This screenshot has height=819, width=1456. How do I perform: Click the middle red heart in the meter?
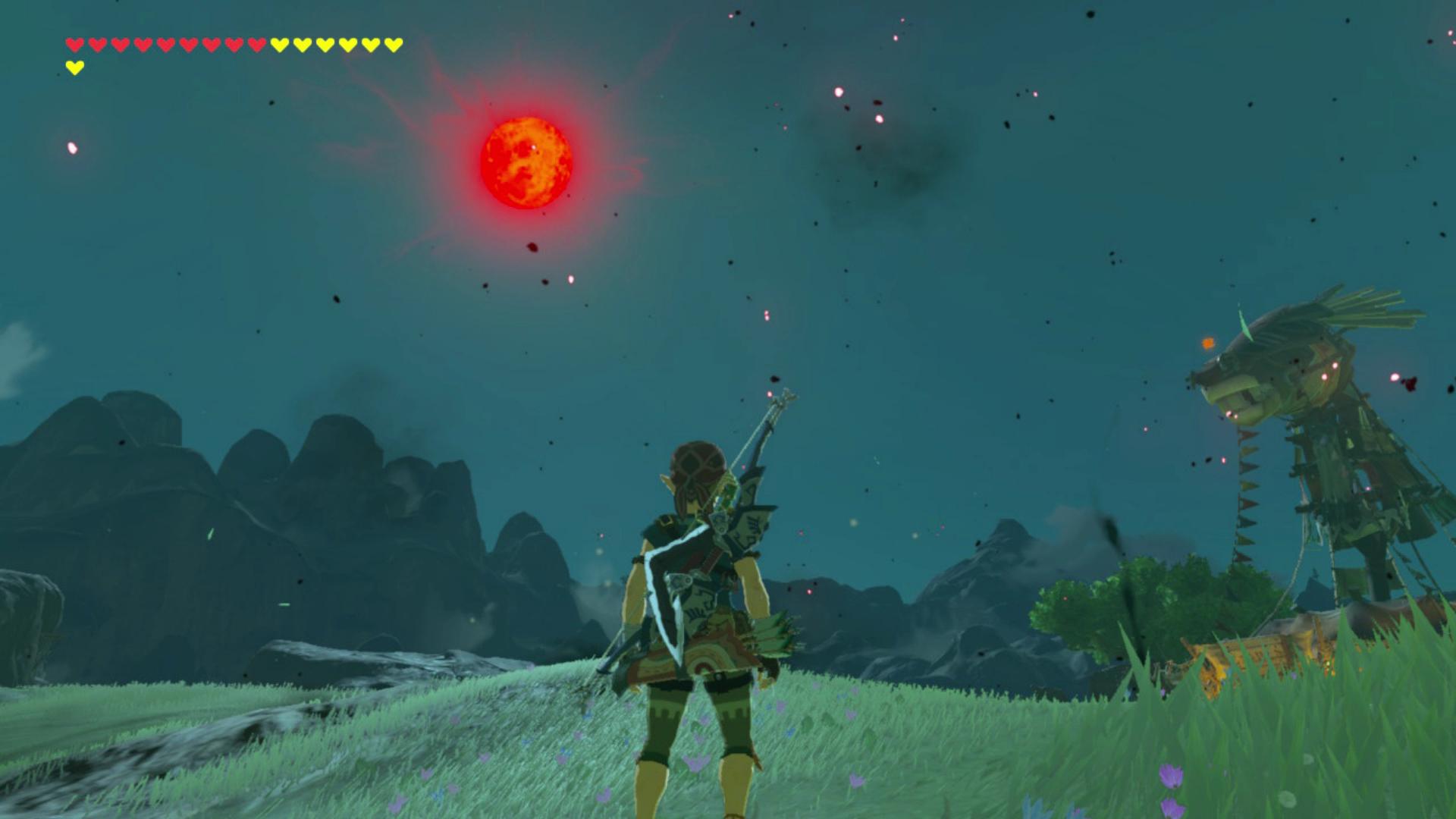(166, 45)
